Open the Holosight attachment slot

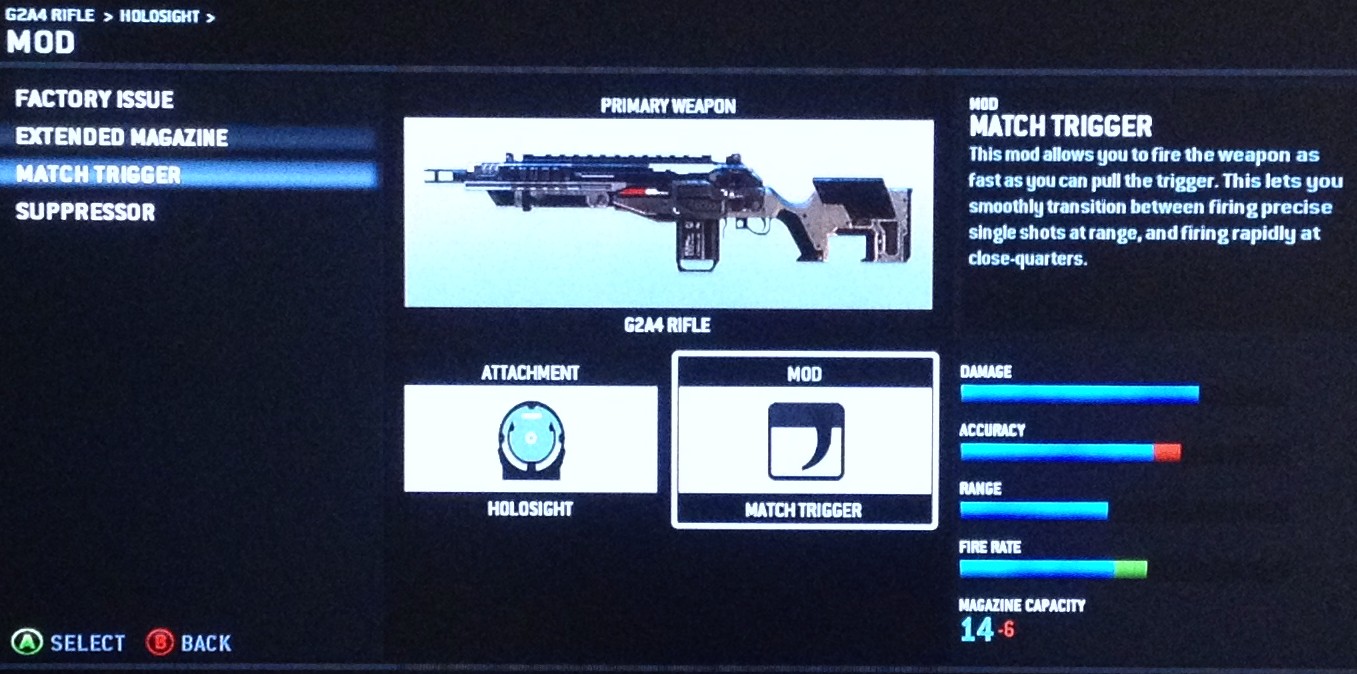530,439
